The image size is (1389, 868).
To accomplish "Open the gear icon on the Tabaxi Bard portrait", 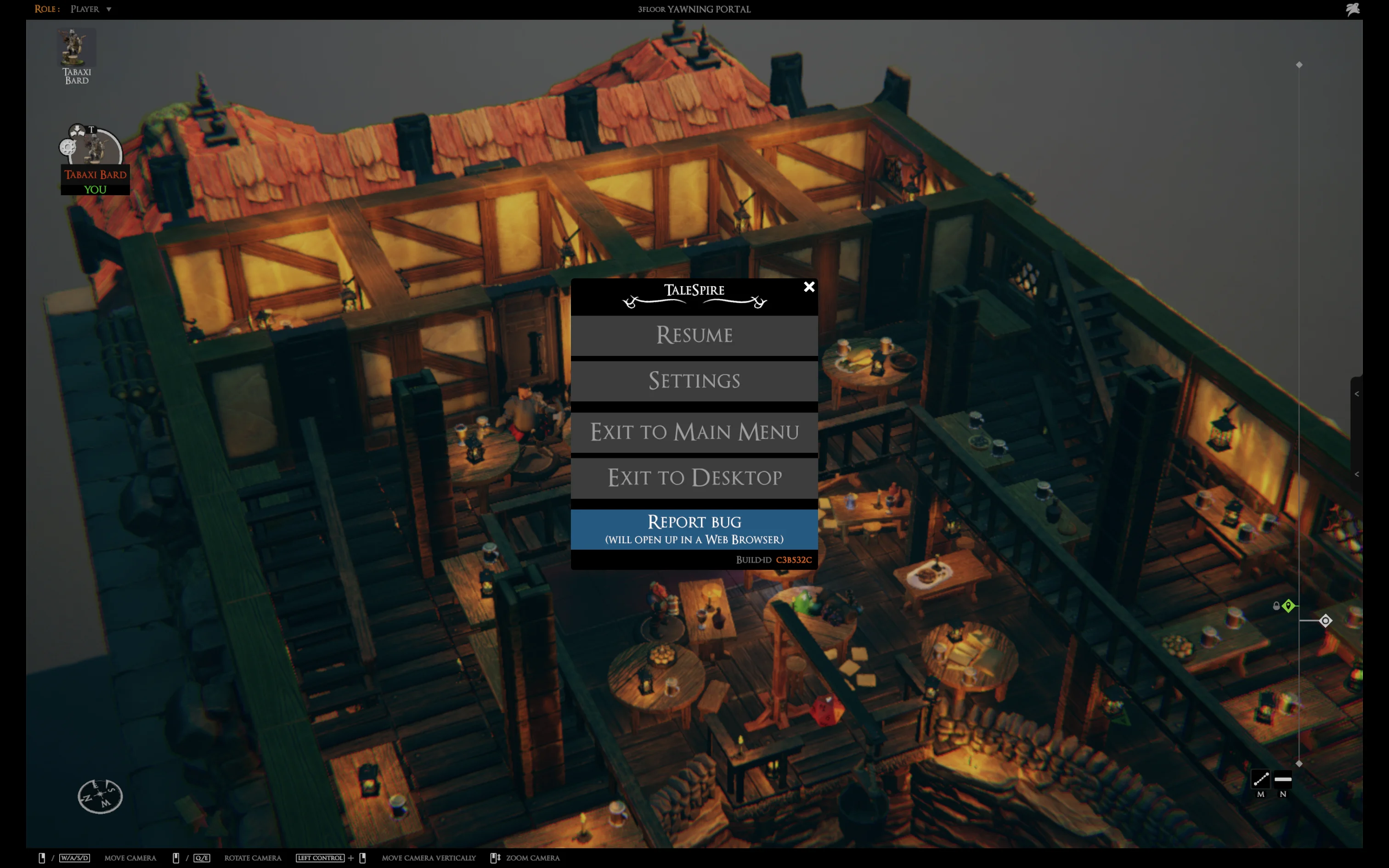I will click(68, 147).
